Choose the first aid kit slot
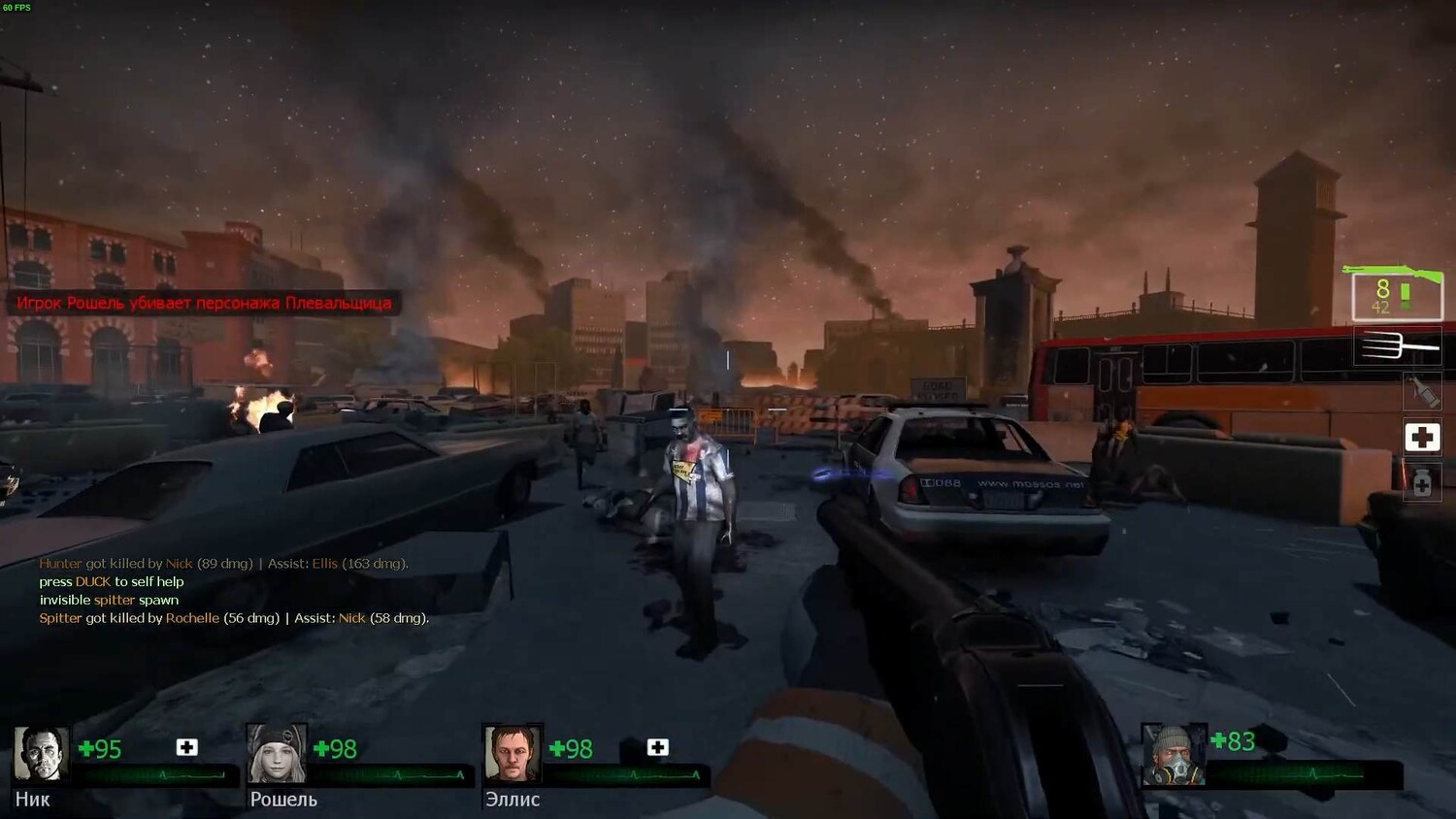Viewport: 1456px width, 819px height. (1423, 437)
